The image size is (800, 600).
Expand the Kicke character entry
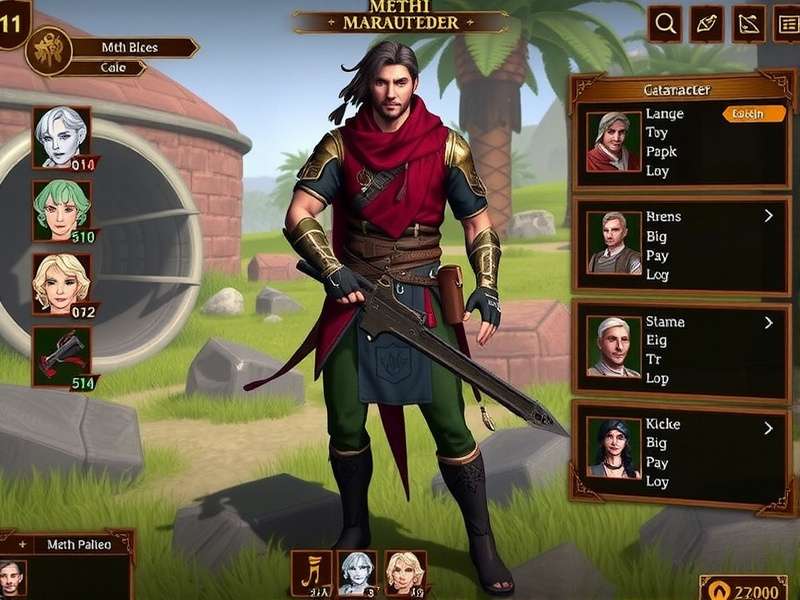pos(768,428)
